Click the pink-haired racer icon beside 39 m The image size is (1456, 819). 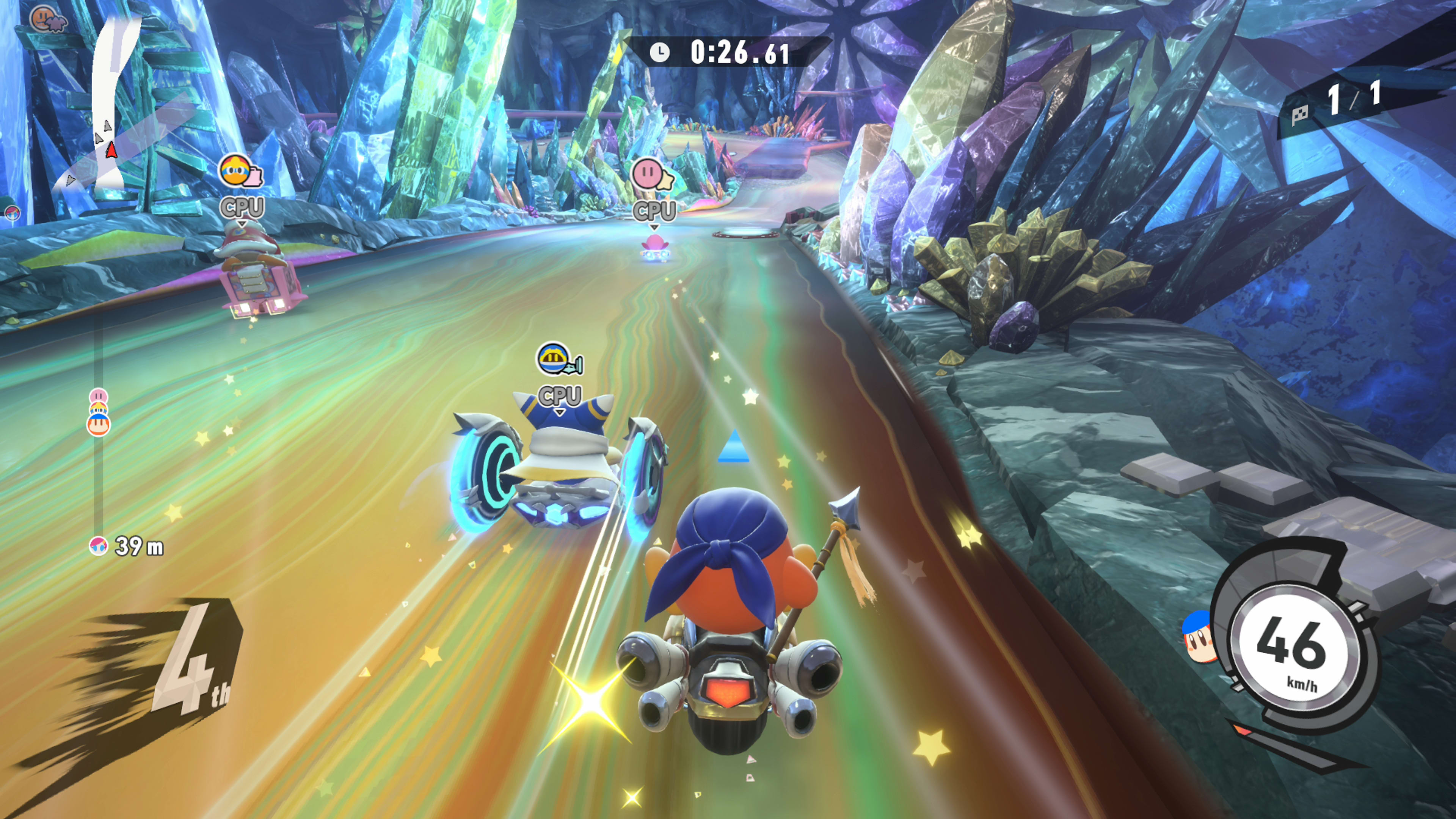[x=98, y=546]
